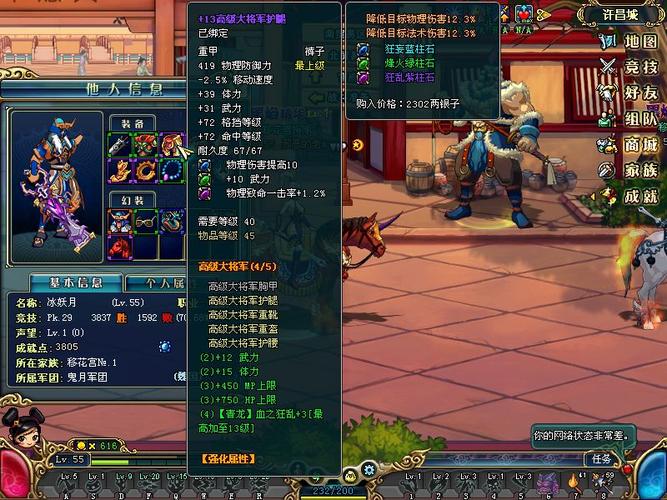
Task: Open the 地图 map menu
Action: pos(630,41)
